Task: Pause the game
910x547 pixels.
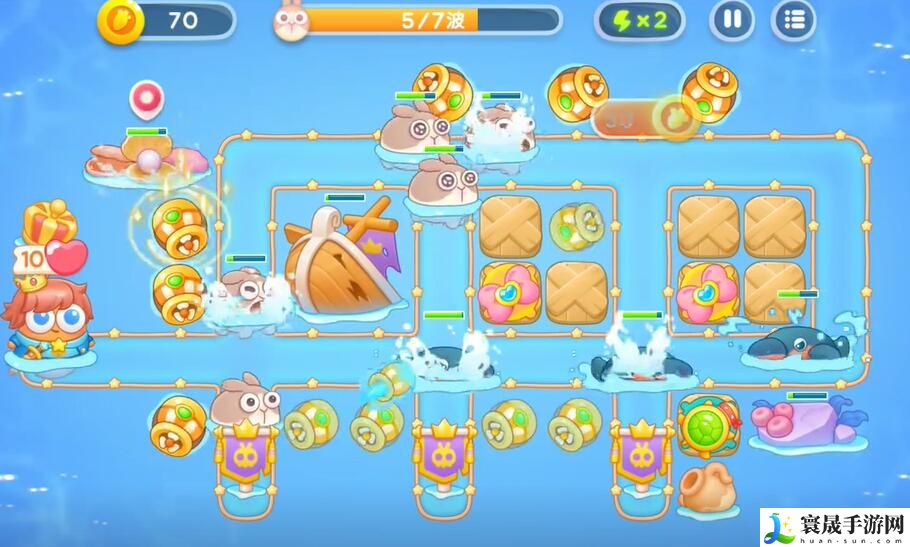Action: 732,19
